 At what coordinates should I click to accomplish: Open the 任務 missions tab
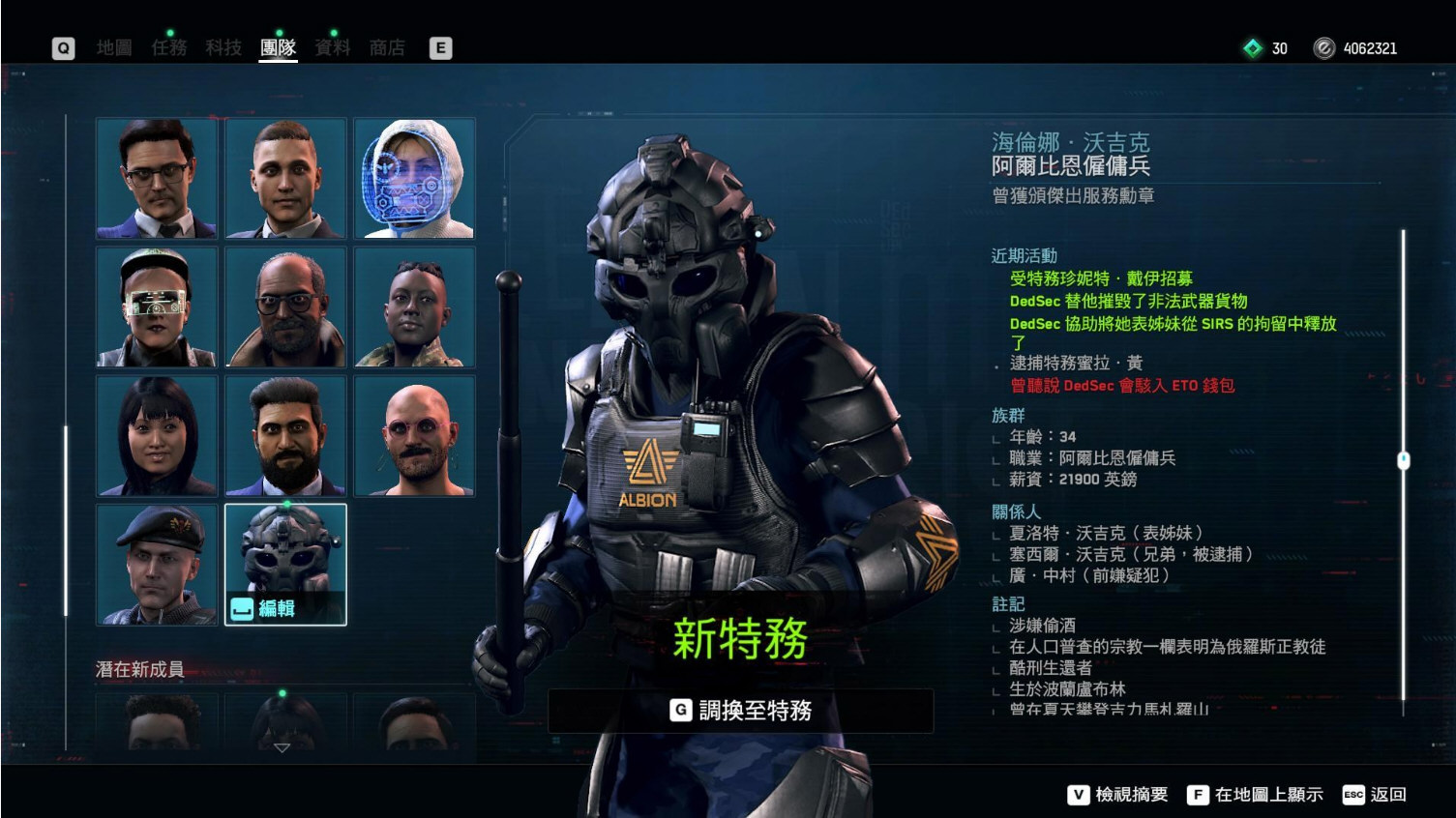pyautogui.click(x=168, y=47)
